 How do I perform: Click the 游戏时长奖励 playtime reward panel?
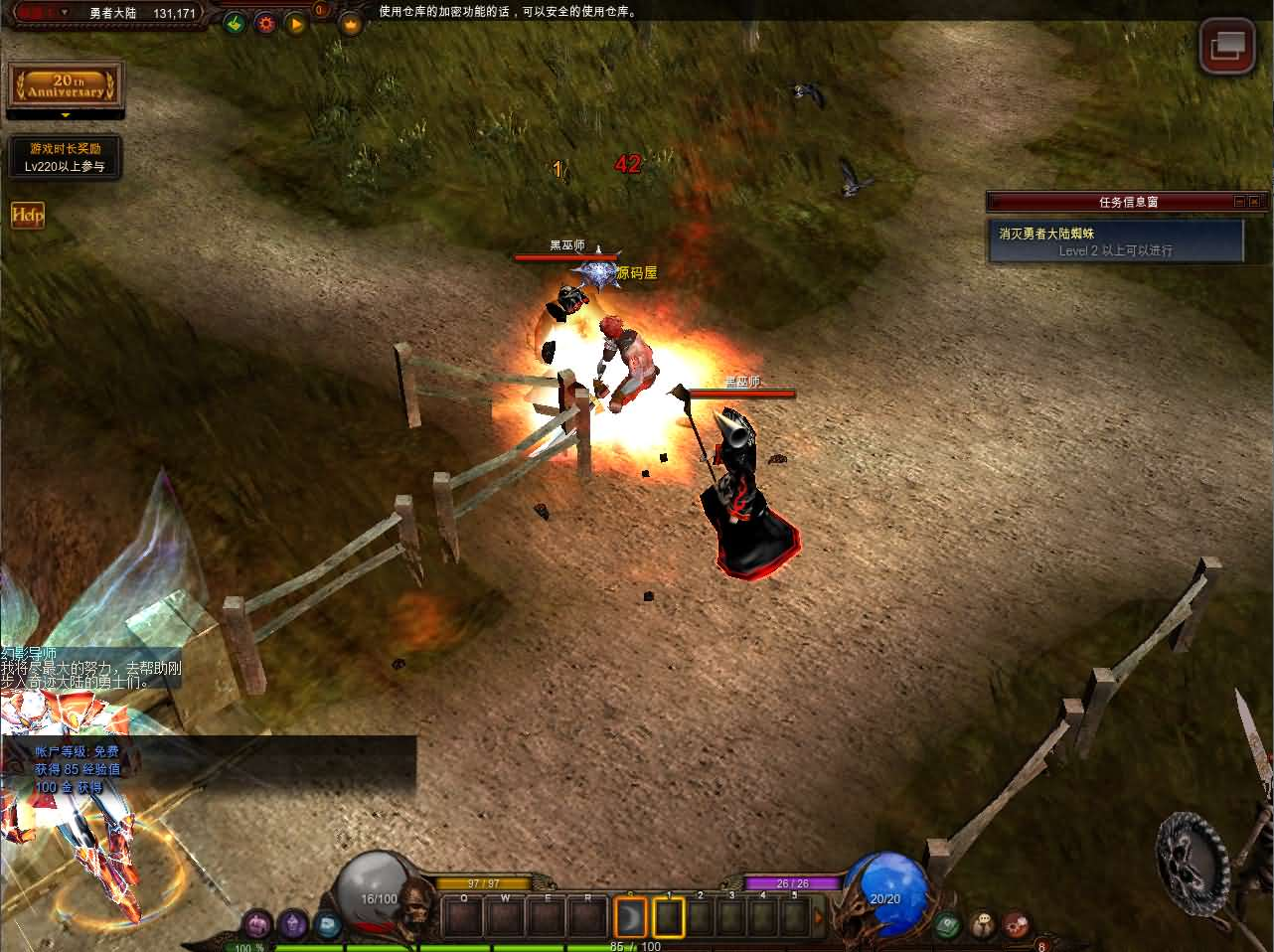[66, 157]
